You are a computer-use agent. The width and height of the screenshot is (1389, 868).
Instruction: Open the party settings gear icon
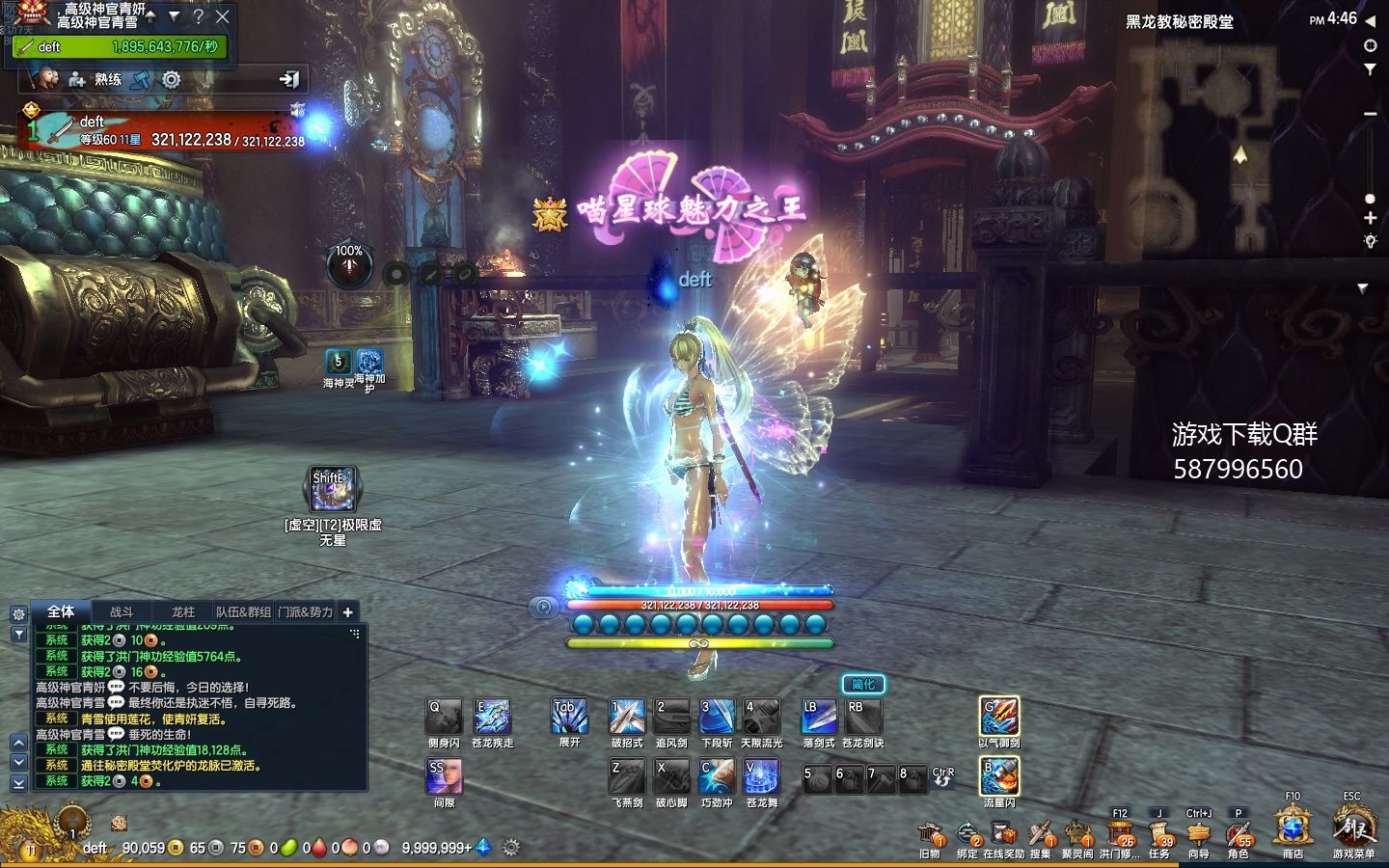[172, 80]
